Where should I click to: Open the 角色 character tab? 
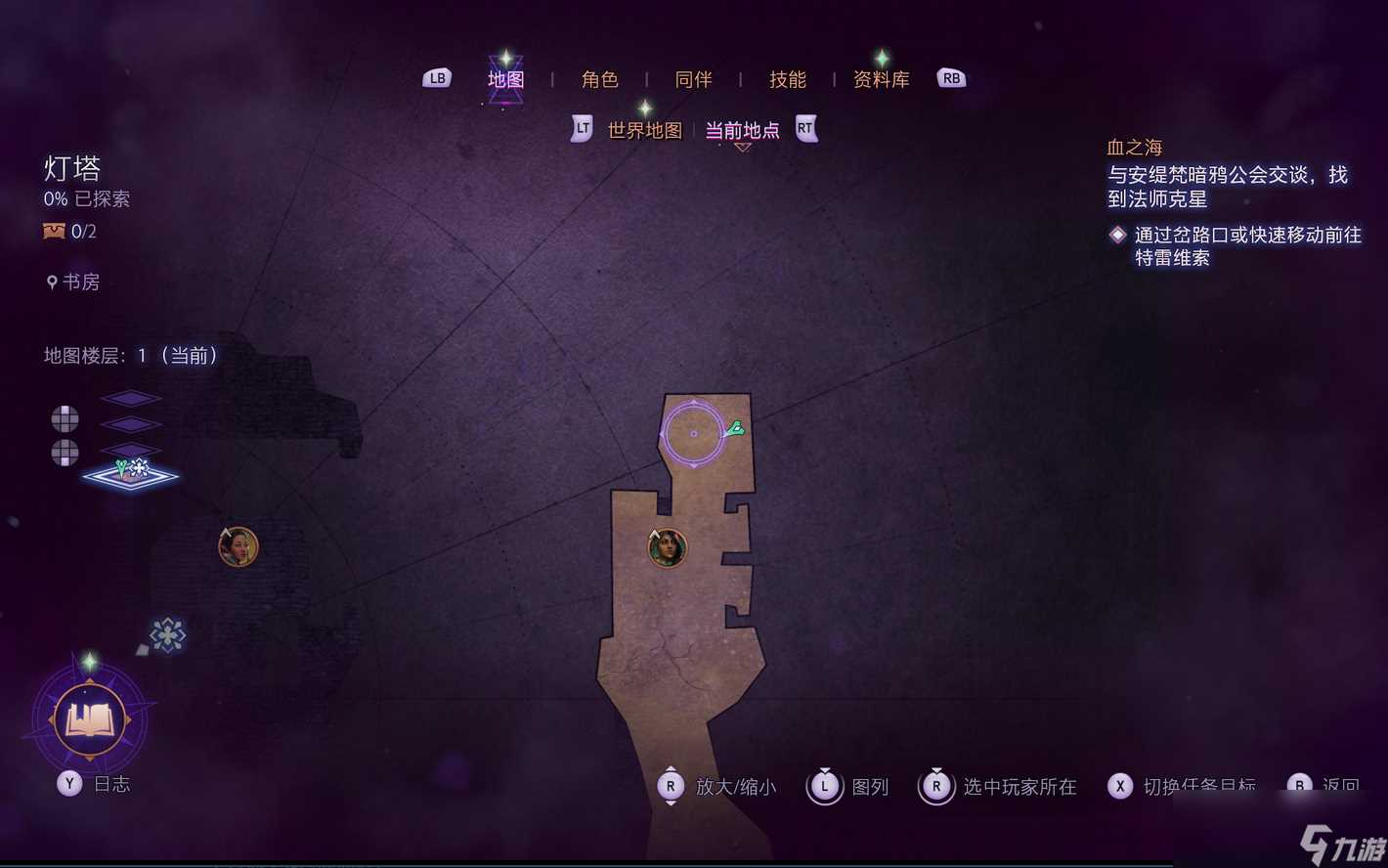600,79
